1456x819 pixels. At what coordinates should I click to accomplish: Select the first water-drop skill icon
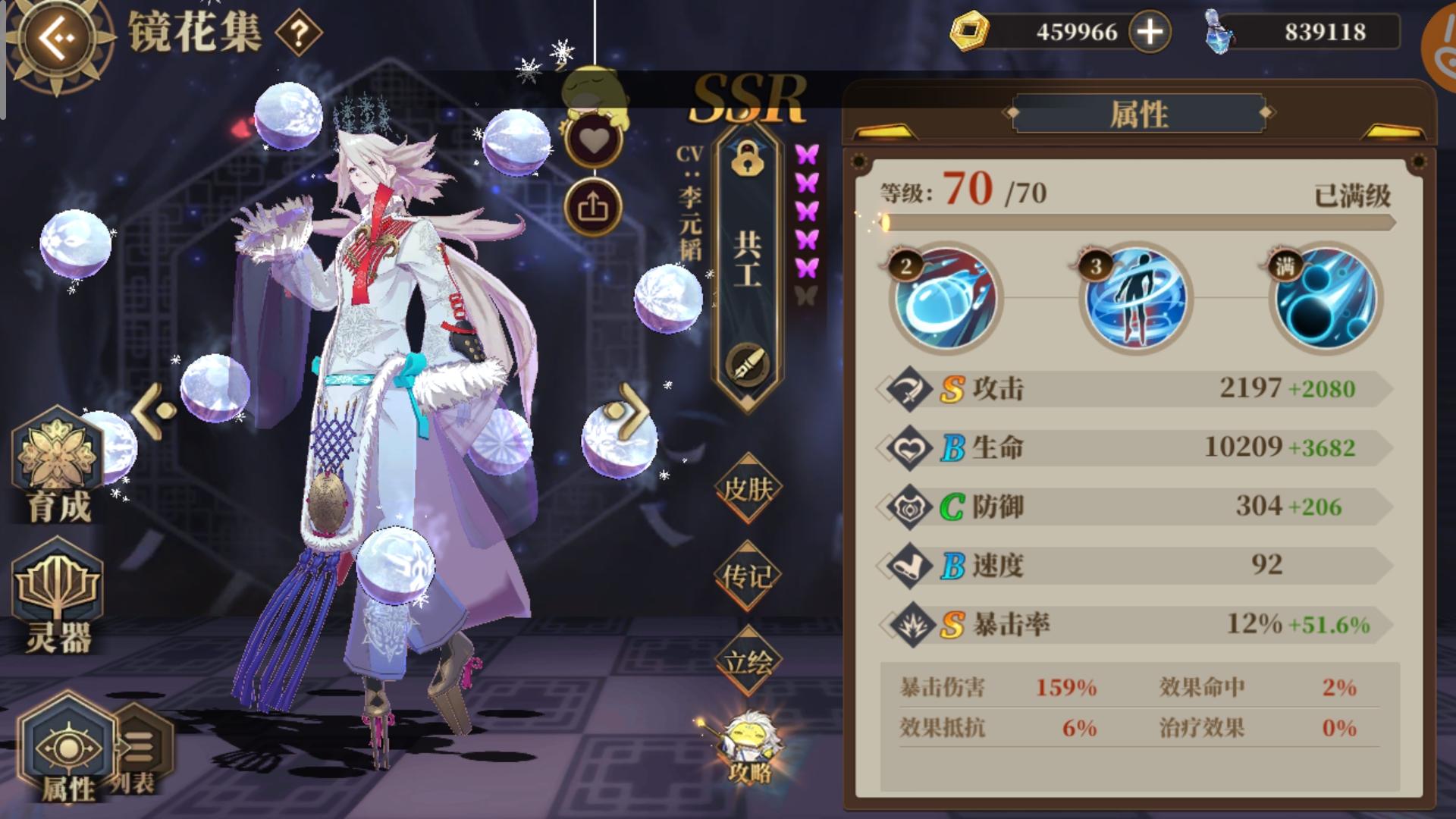click(x=946, y=300)
